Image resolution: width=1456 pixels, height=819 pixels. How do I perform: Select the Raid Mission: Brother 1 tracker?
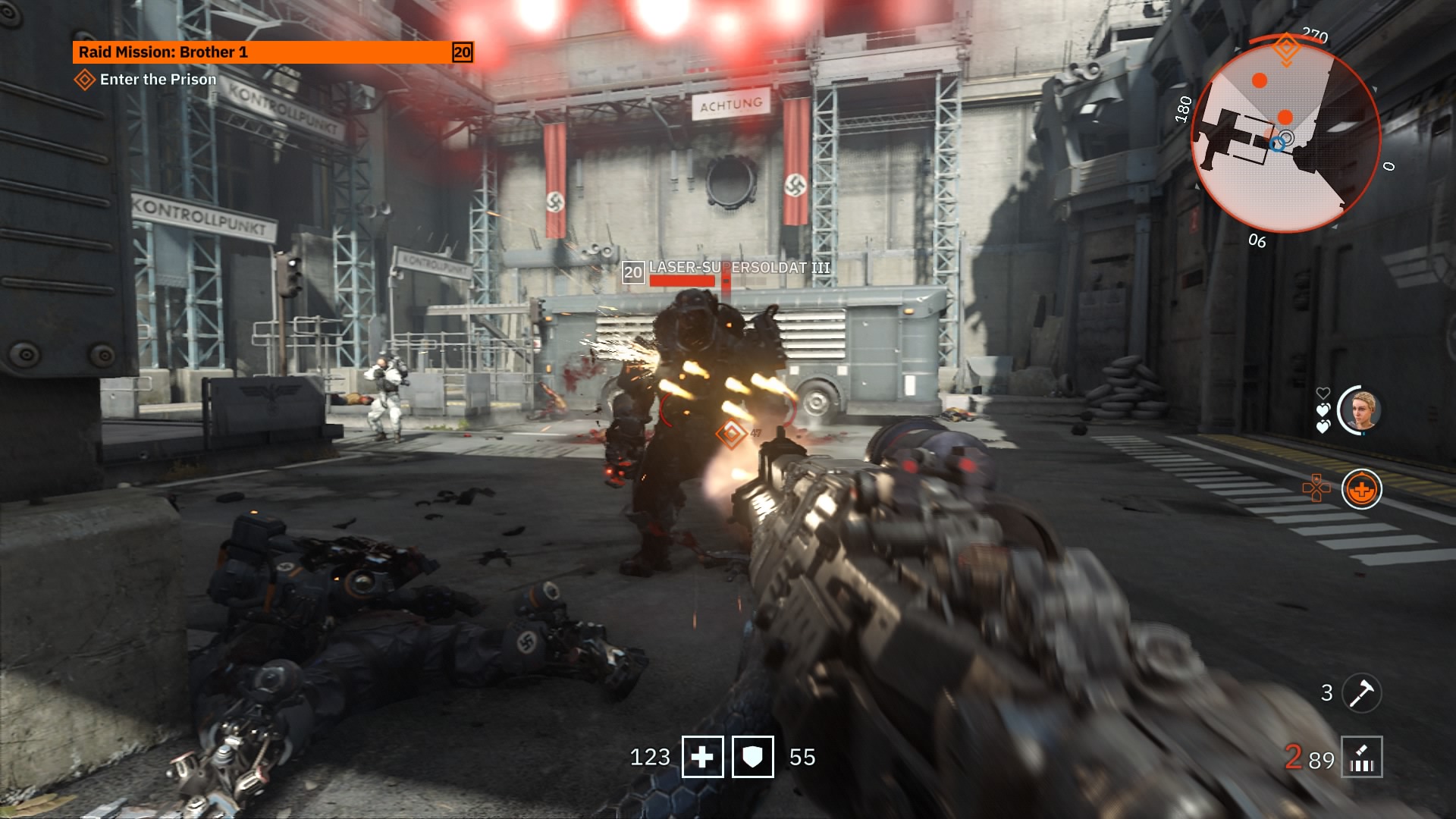pos(272,52)
